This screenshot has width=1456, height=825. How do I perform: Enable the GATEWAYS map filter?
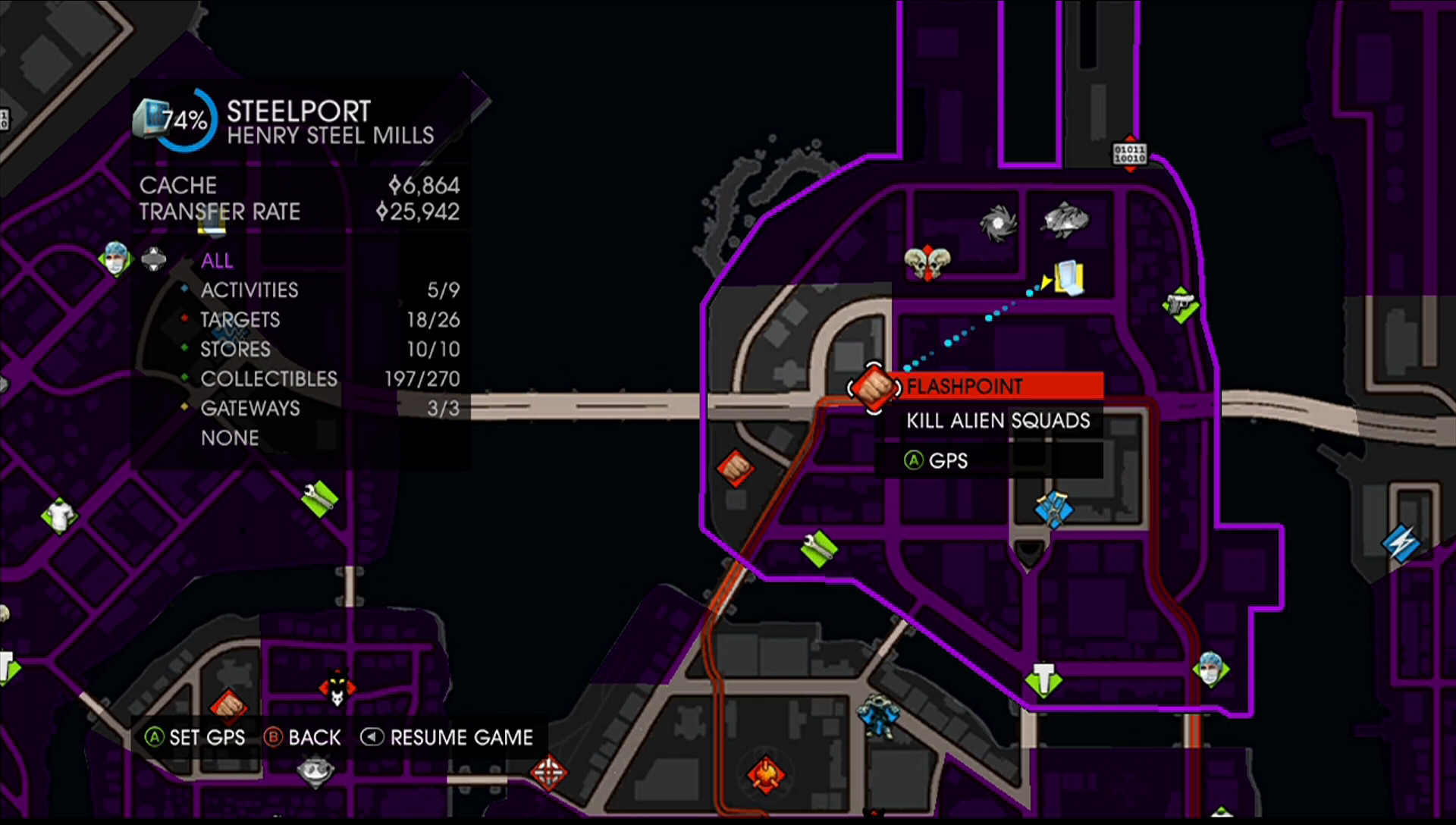click(x=249, y=409)
